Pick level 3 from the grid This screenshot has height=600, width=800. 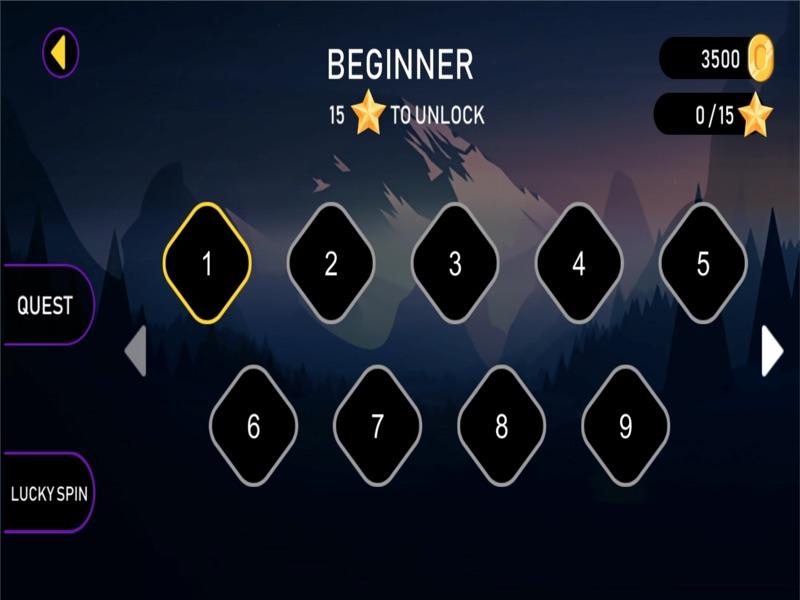coord(455,264)
